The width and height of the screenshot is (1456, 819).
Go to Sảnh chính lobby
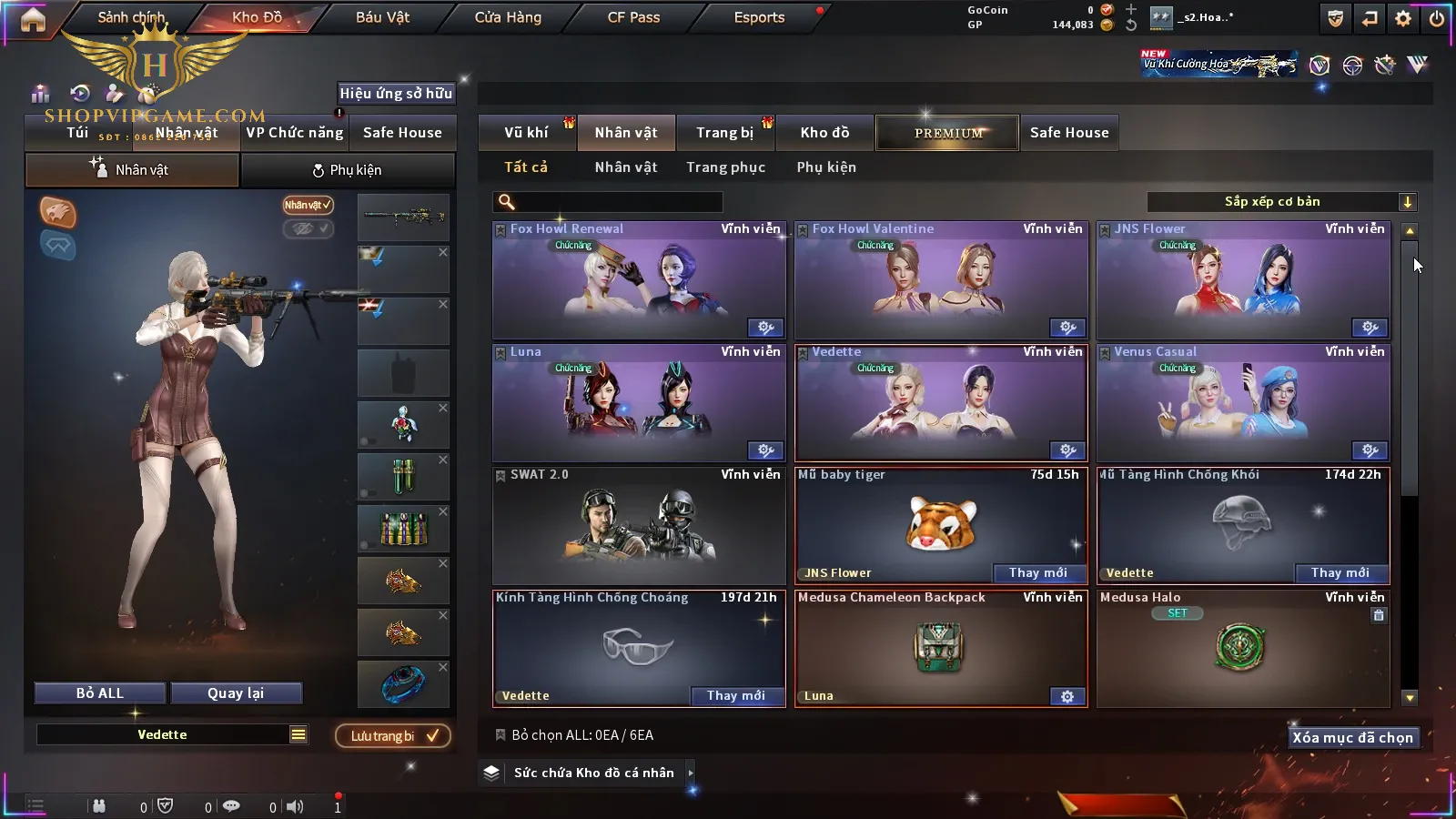pos(131,17)
